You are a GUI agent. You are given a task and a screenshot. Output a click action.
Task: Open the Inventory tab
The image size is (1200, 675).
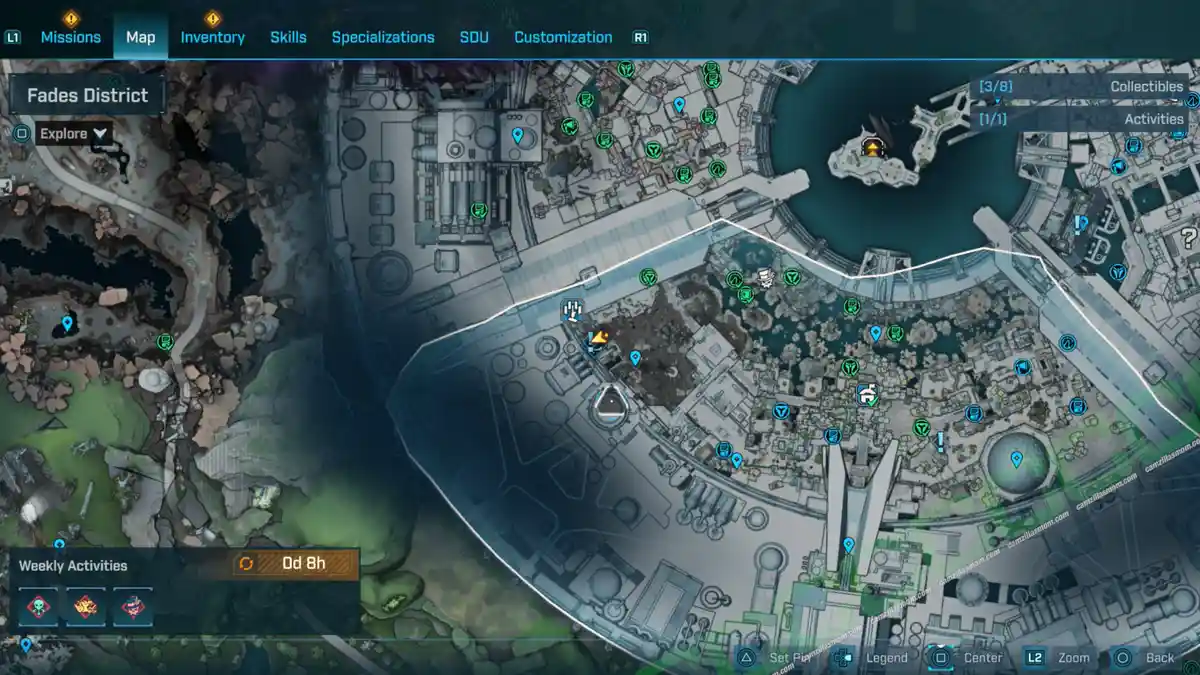212,37
